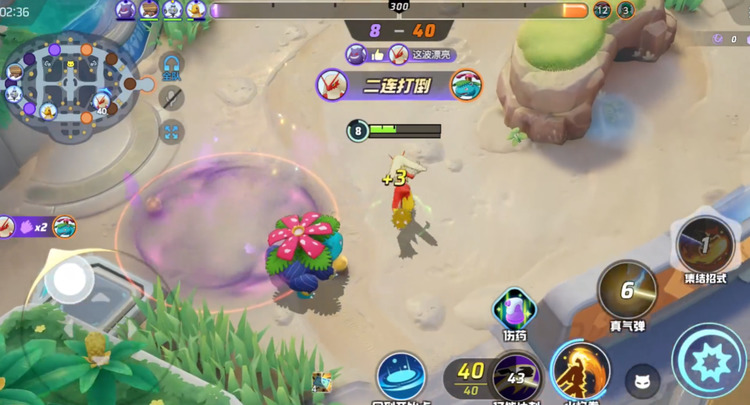Open the team voice headset button

point(173,65)
